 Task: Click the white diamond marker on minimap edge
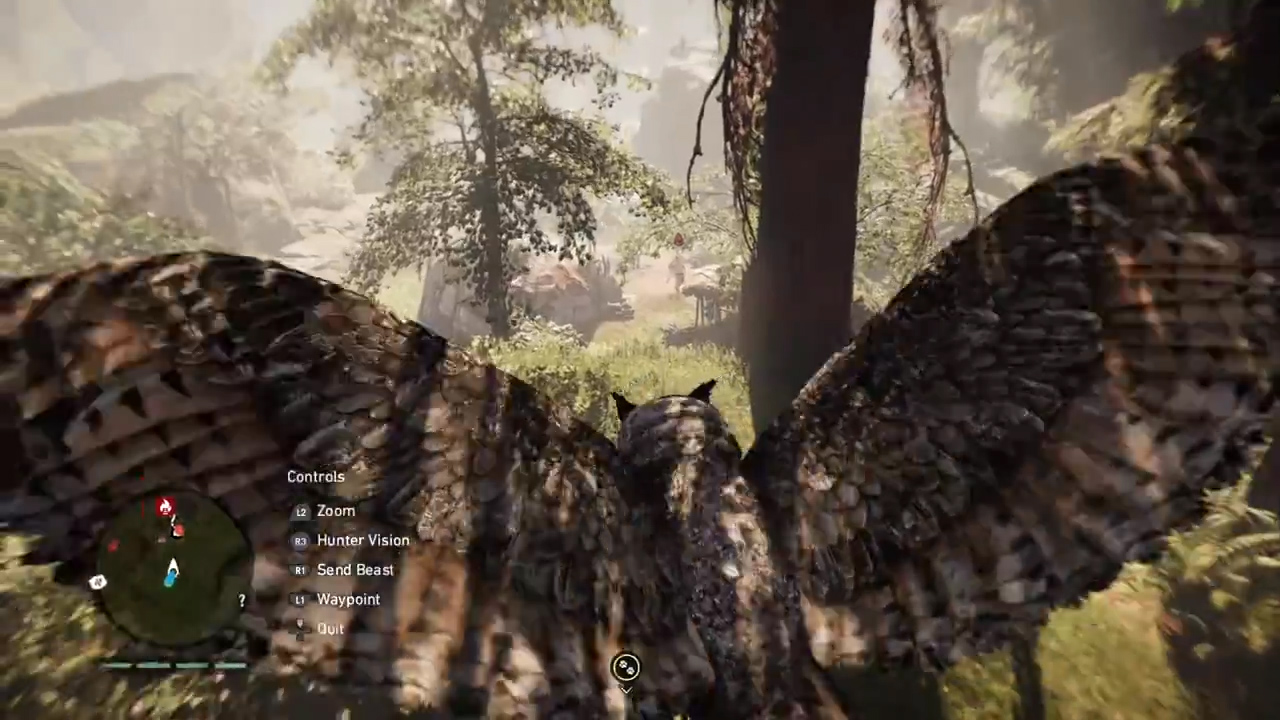point(97,581)
